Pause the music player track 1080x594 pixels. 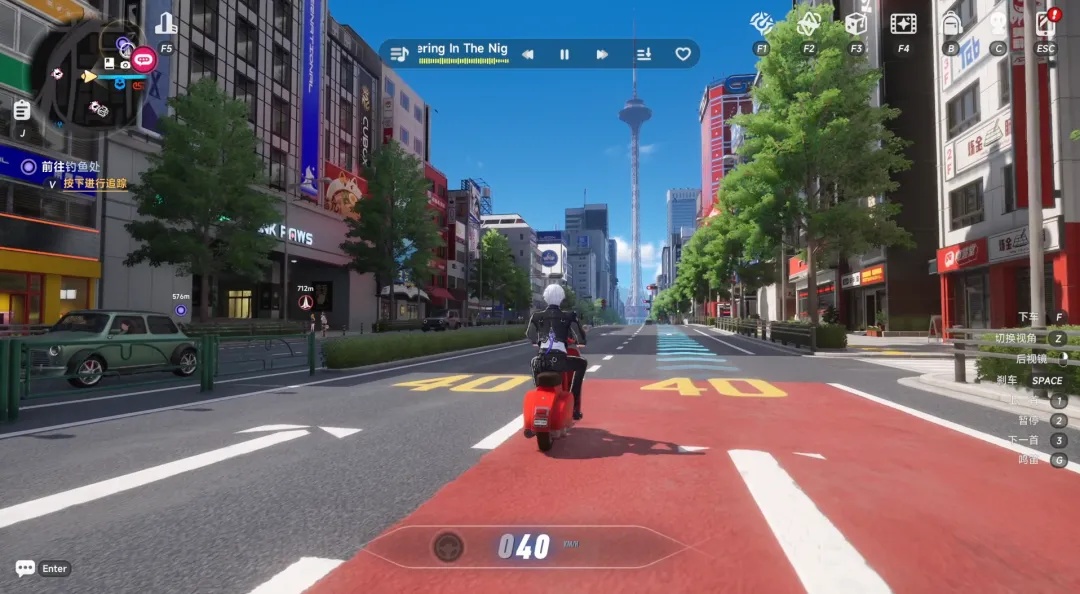pos(564,54)
